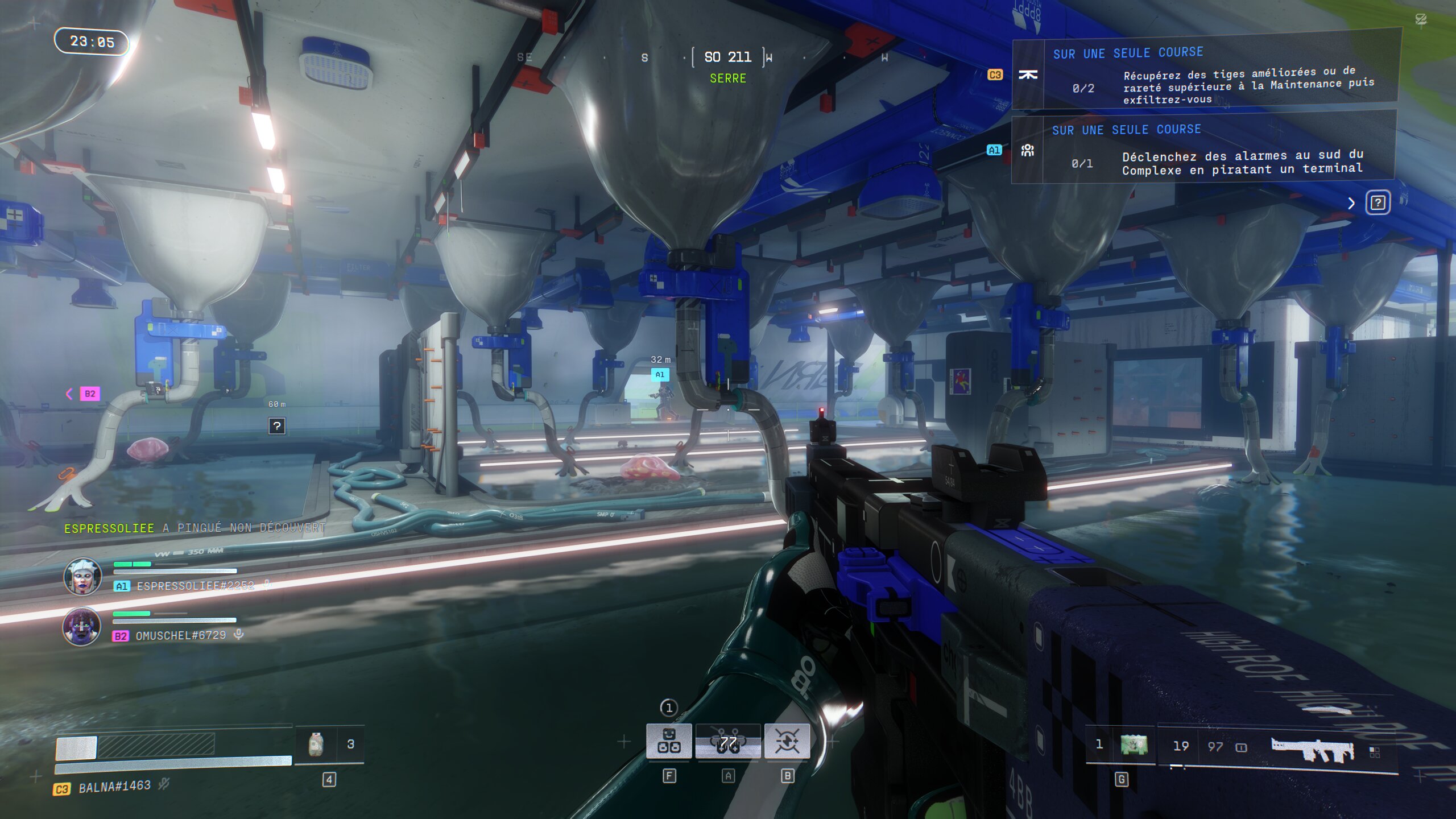Screen dimensions: 1456x819
Task: Expand the objectives panel with the arrow
Action: [x=1351, y=203]
